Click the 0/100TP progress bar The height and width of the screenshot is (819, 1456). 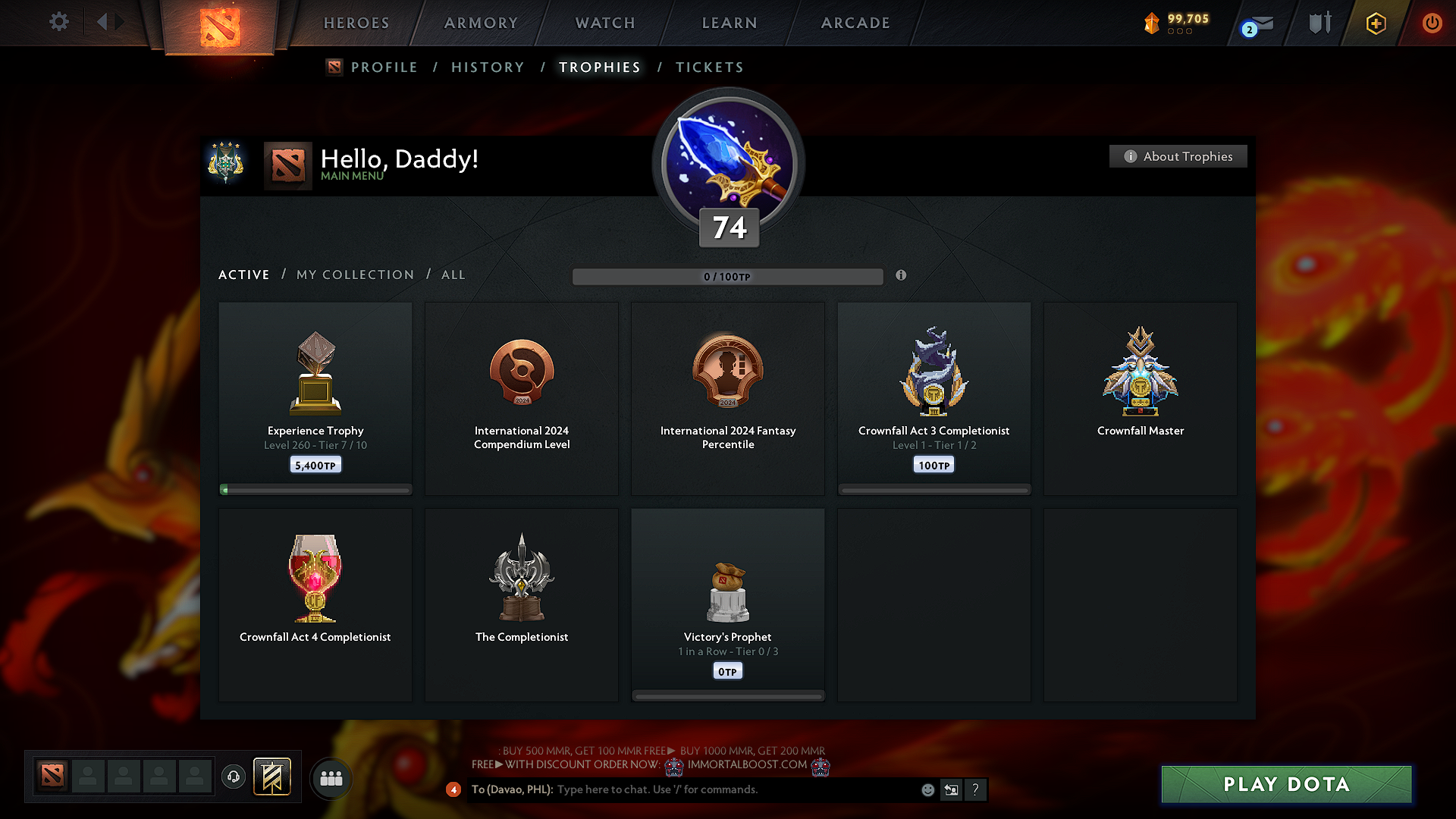(727, 276)
